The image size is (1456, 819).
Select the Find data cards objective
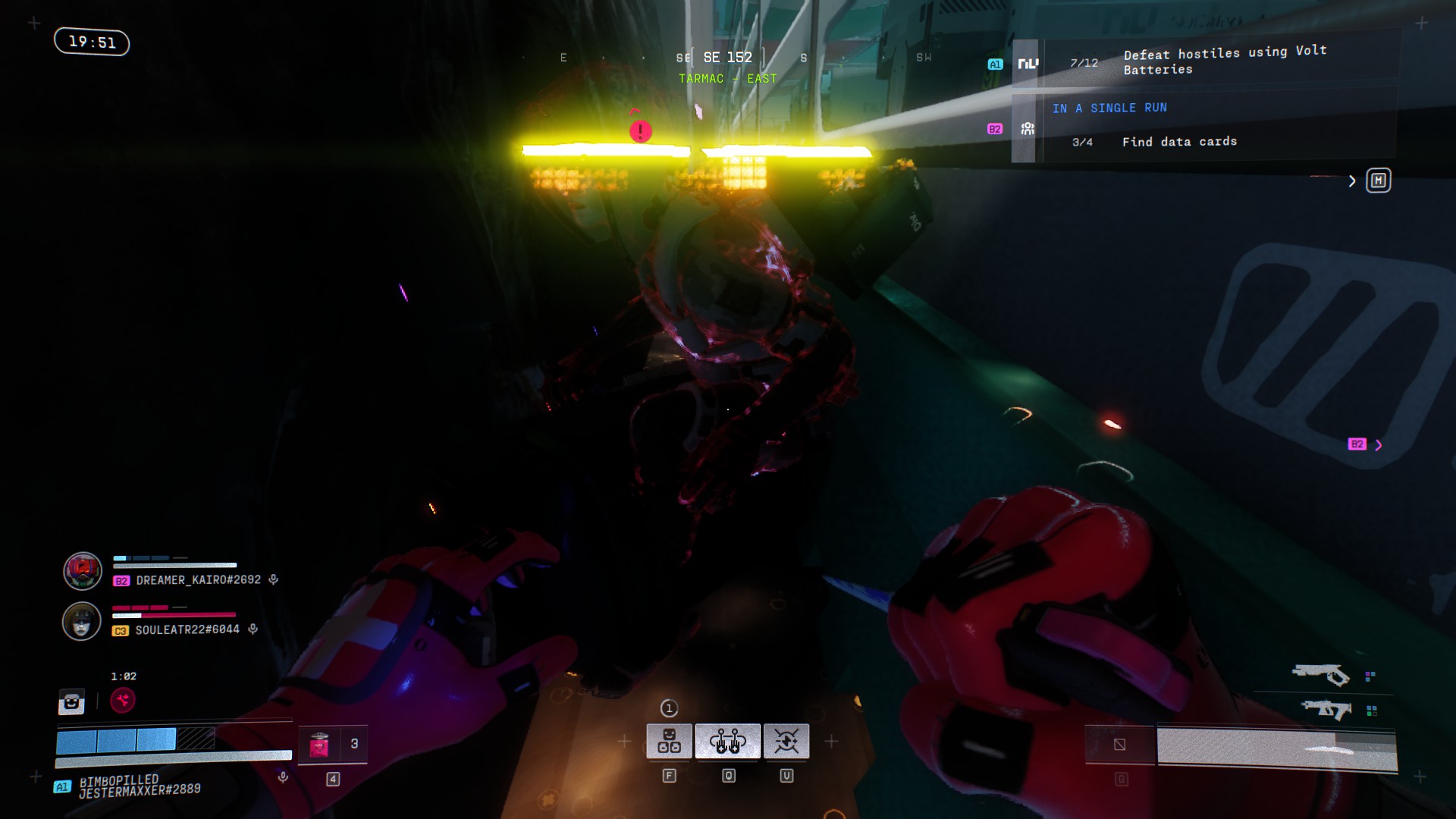1178,142
